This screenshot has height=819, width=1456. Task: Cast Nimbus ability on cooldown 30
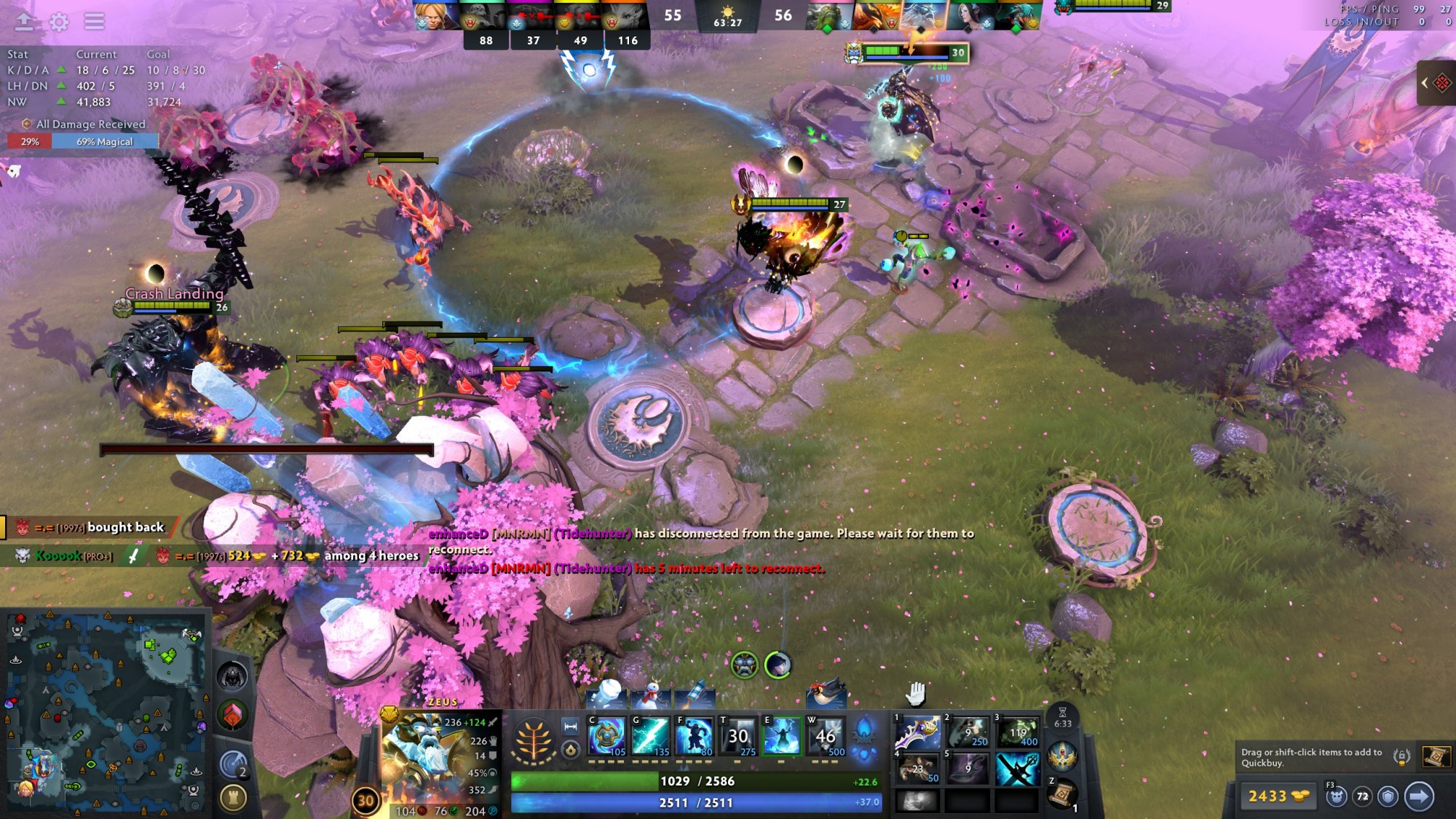(x=737, y=735)
